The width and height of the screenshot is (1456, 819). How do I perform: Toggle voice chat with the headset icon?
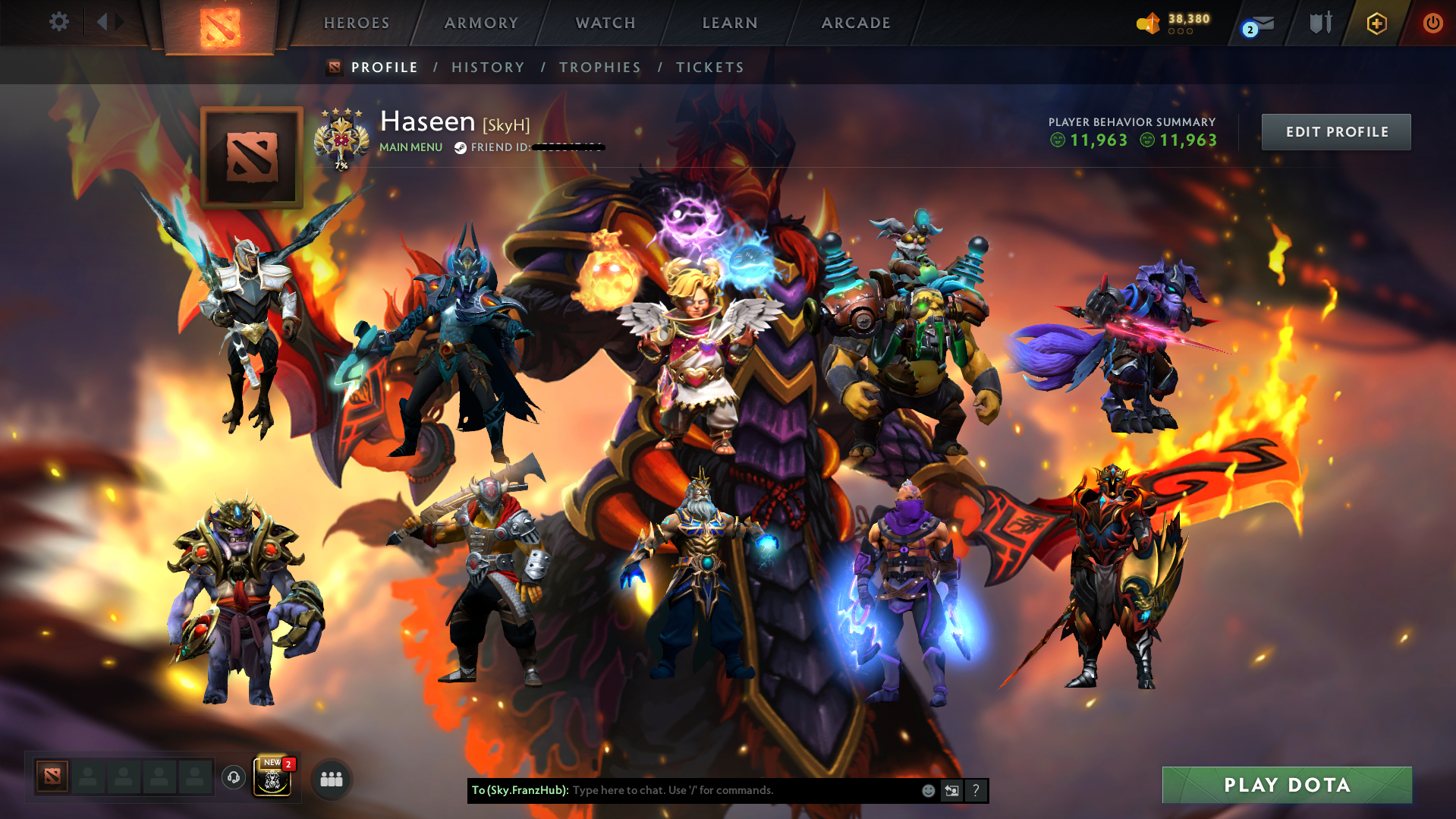coord(232,777)
